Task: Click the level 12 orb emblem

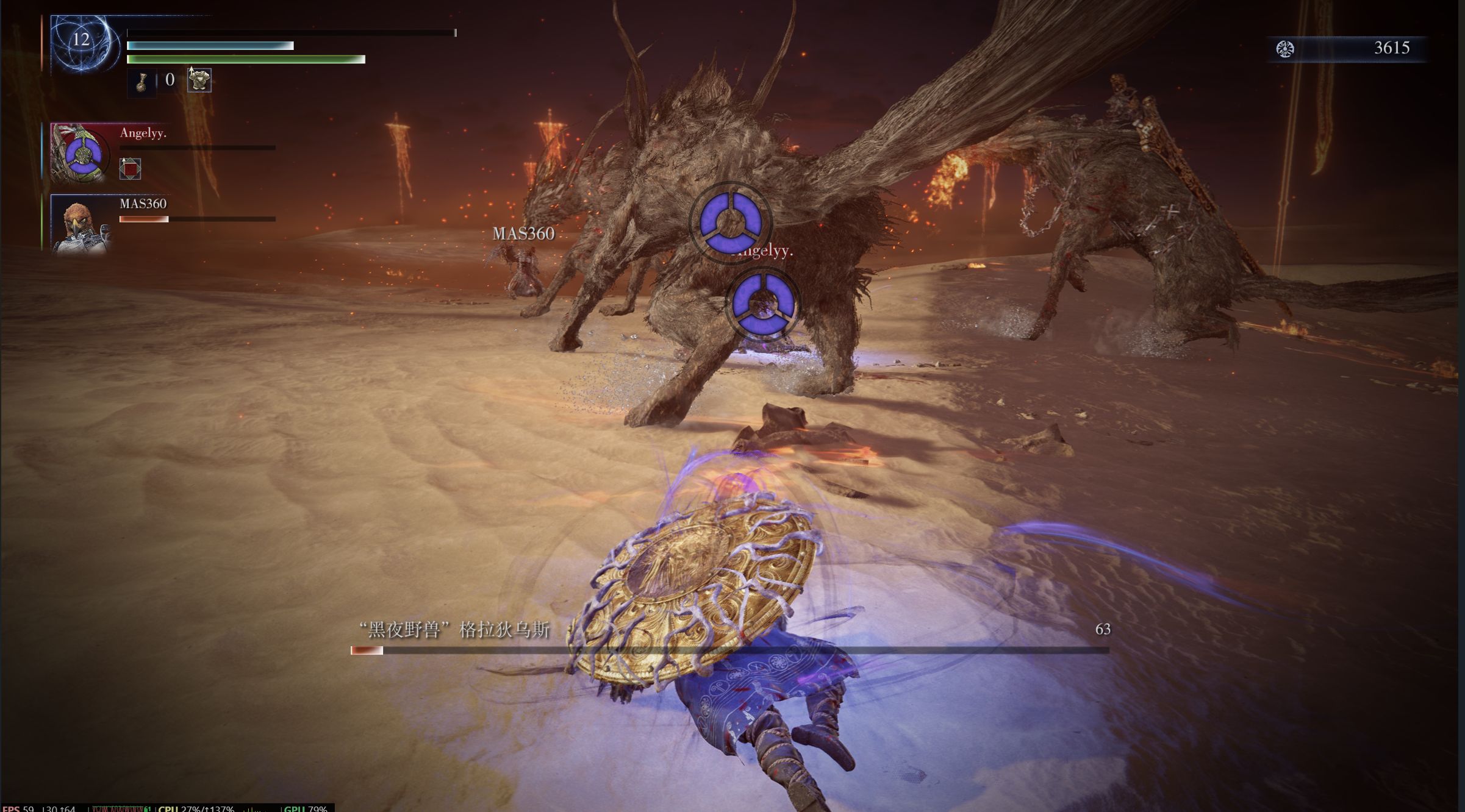Action: pyautogui.click(x=82, y=43)
